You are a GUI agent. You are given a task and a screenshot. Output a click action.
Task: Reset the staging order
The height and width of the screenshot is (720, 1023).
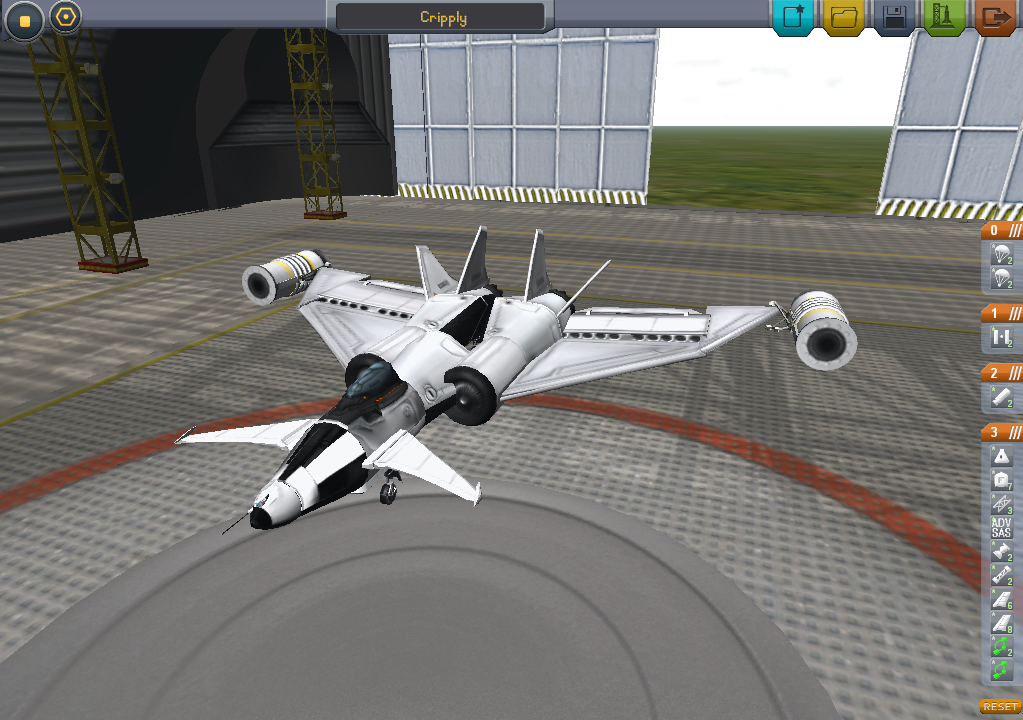(x=1000, y=706)
